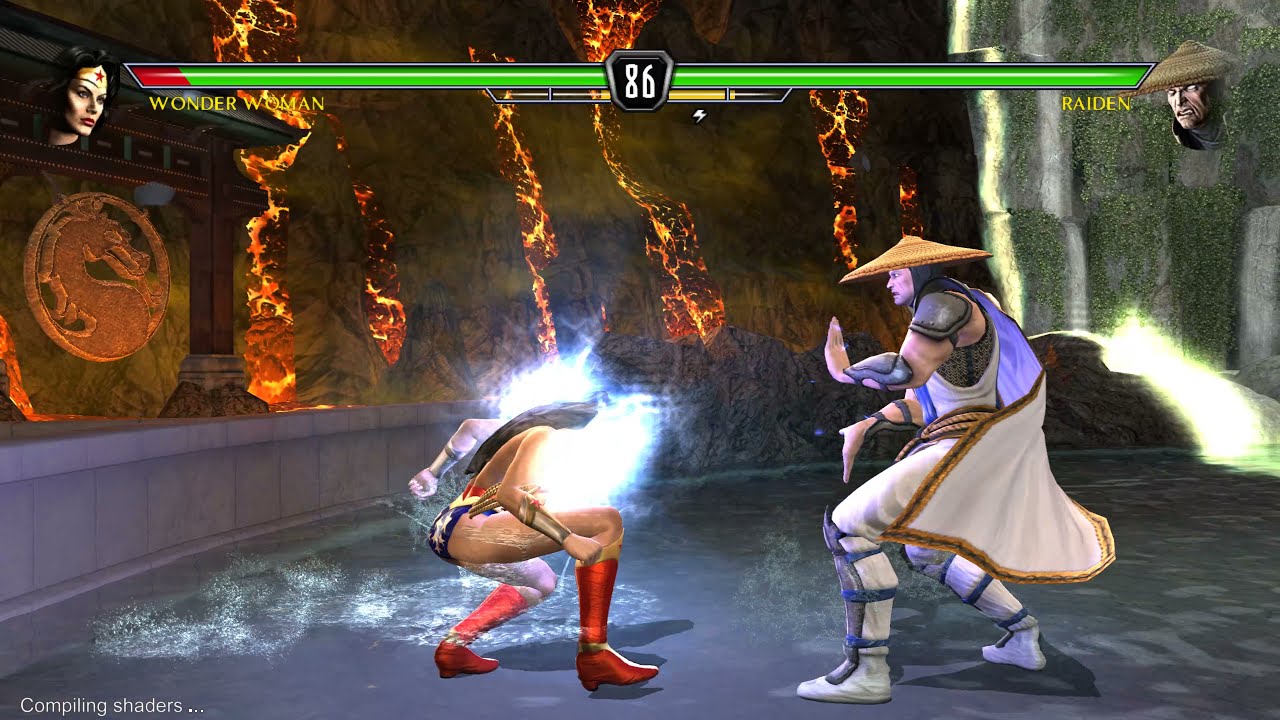The width and height of the screenshot is (1280, 720).
Task: Click Raiden's green health bar
Action: (x=950, y=74)
